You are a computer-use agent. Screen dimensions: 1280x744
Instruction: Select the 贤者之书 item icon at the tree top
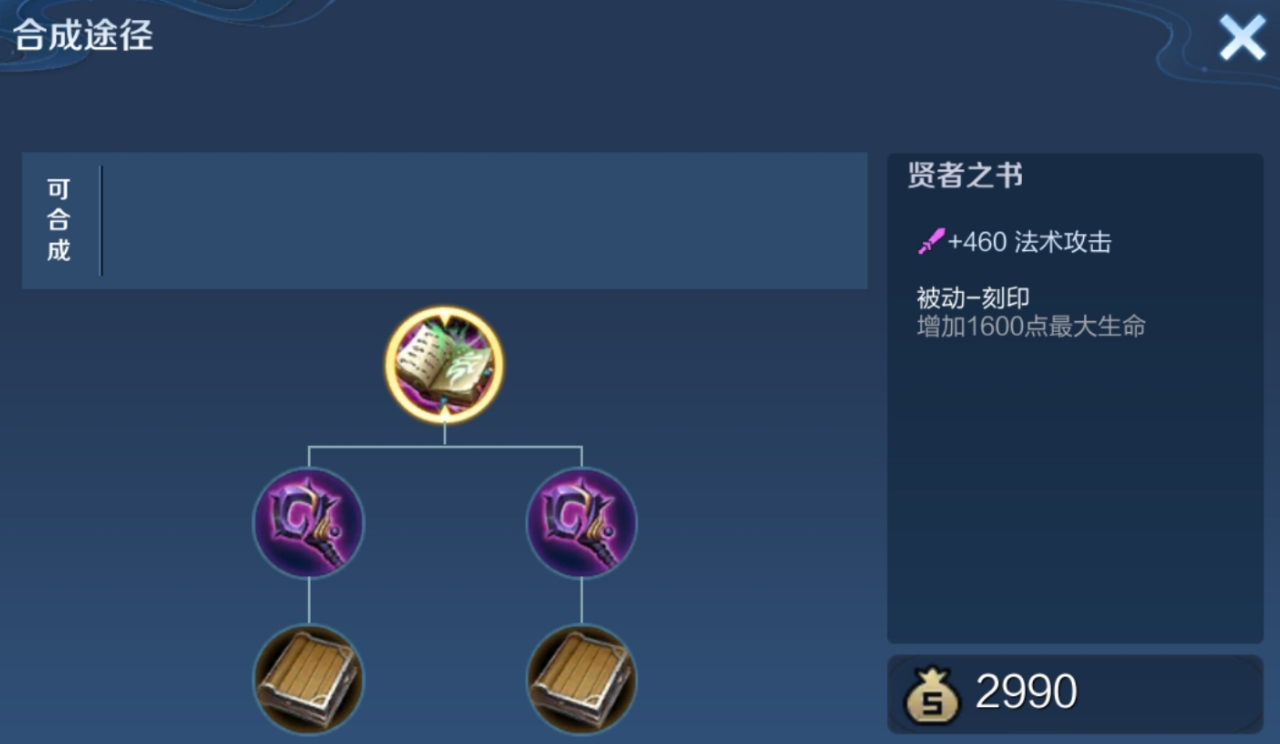[444, 364]
